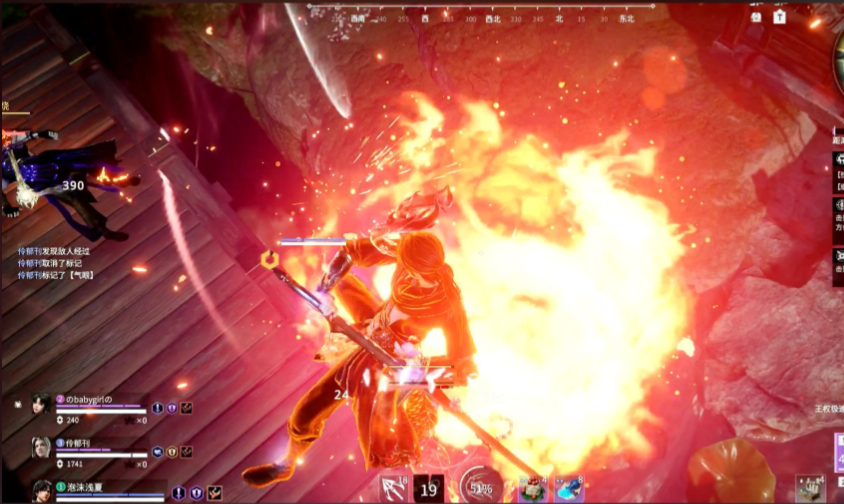Select own player portrait 泡沫浅夏
The height and width of the screenshot is (504, 844).
point(42,490)
